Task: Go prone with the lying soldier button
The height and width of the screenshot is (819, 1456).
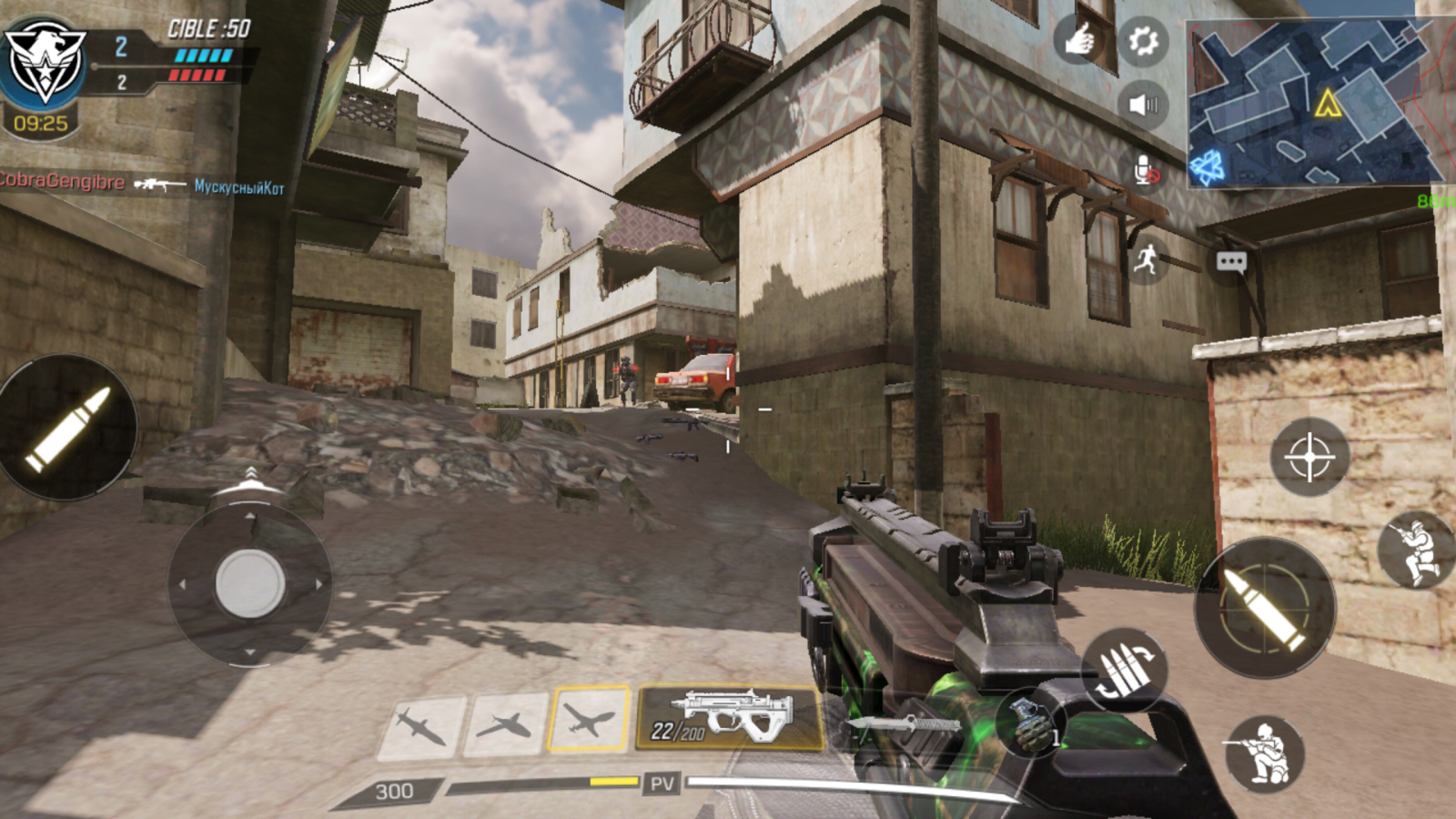Action: click(1415, 549)
